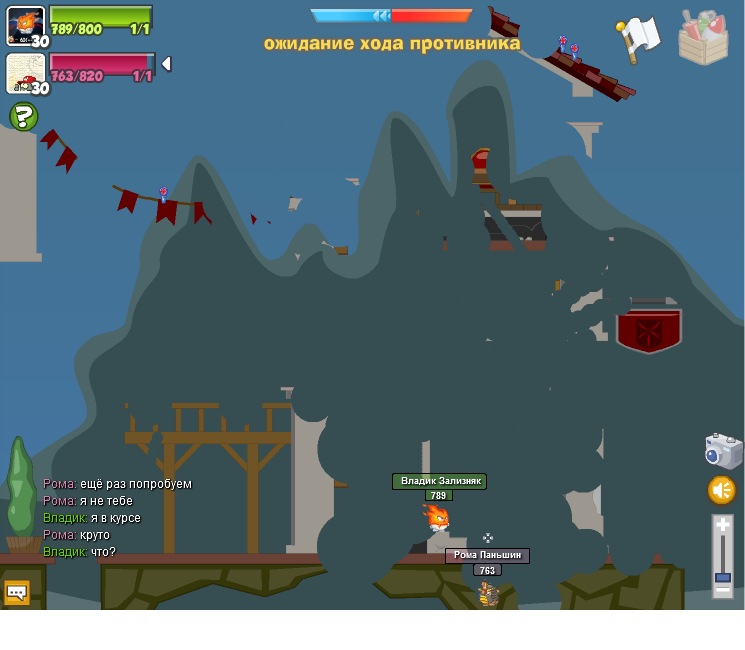745x650 pixels.
Task: Zoom in with the plus button
Action: 723,525
